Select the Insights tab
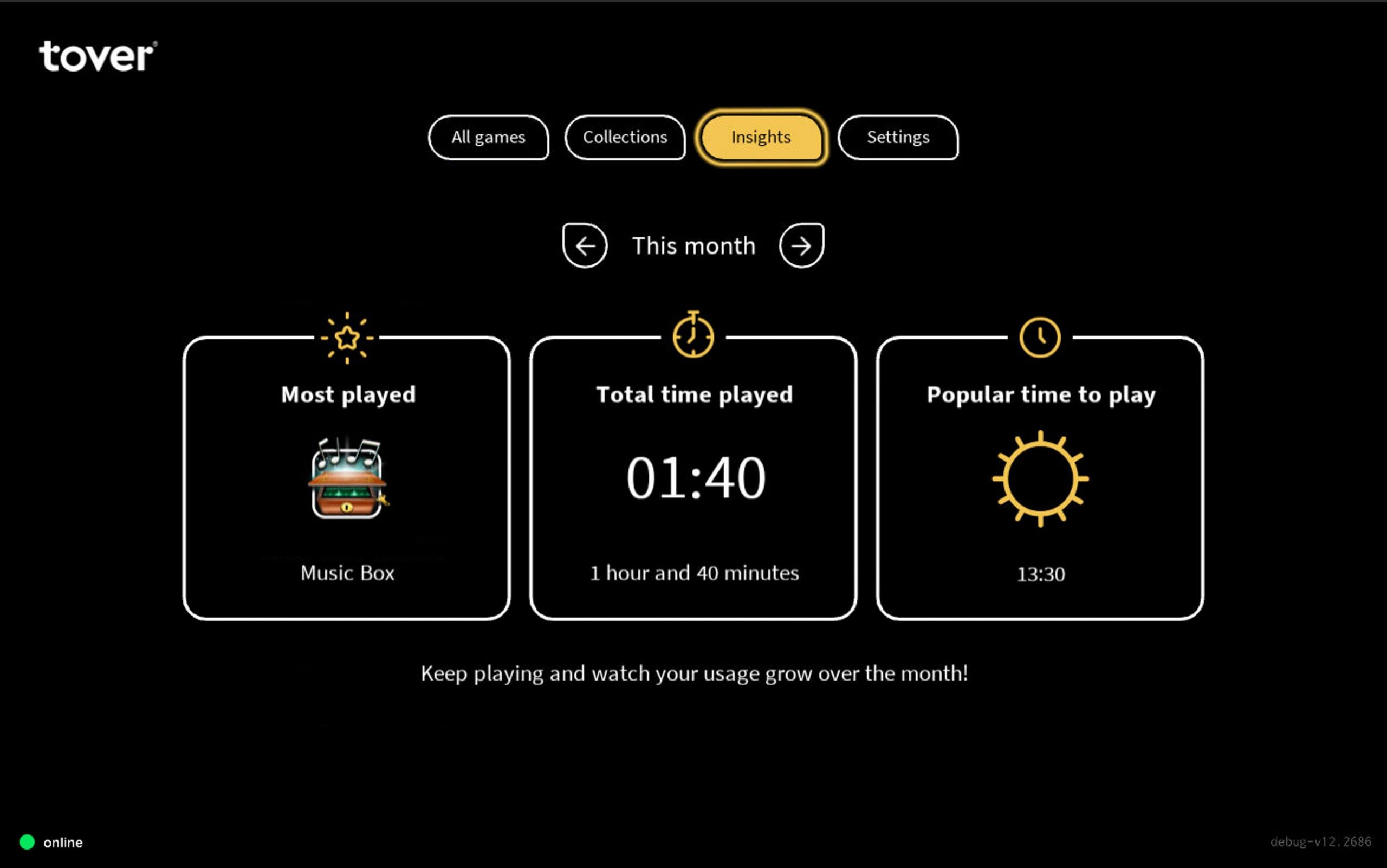1387x868 pixels. (761, 138)
